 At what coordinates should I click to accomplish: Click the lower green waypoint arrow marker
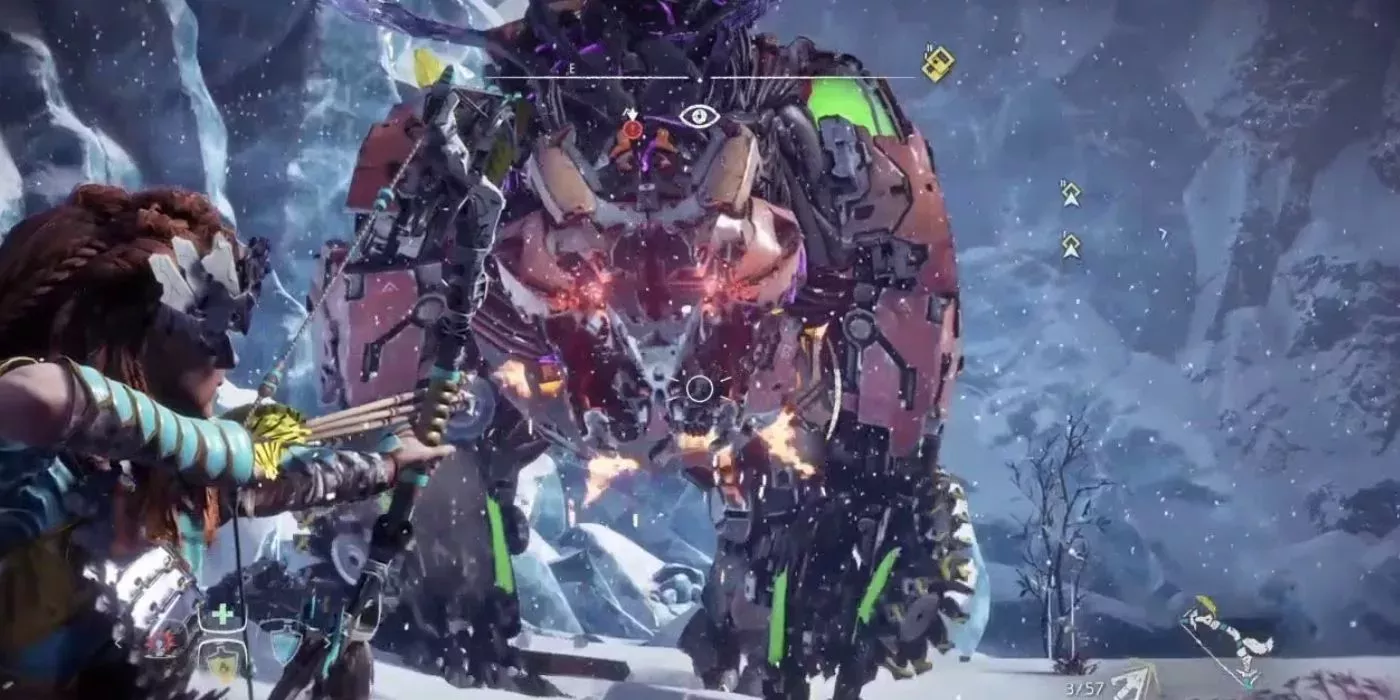click(x=1071, y=245)
